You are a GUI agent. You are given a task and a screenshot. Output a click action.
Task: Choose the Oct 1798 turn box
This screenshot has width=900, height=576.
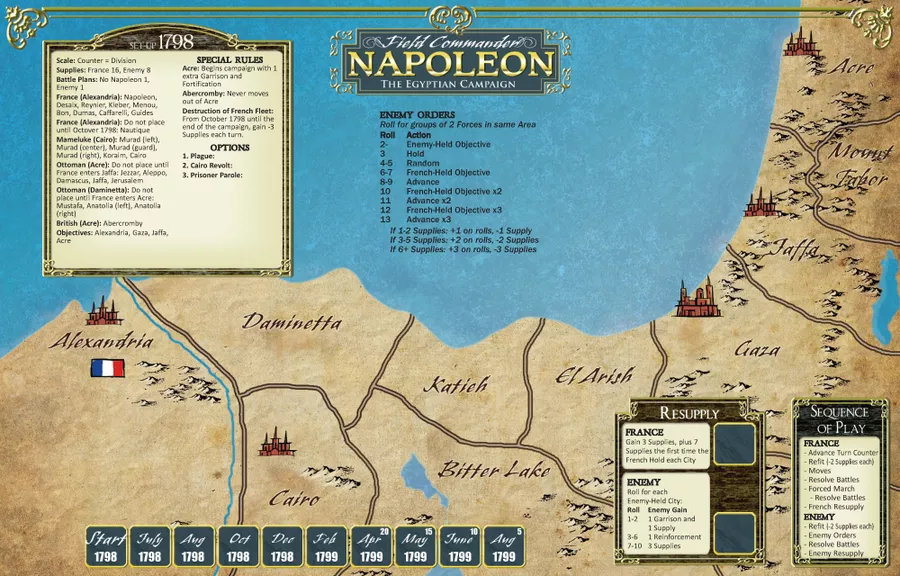coord(238,547)
